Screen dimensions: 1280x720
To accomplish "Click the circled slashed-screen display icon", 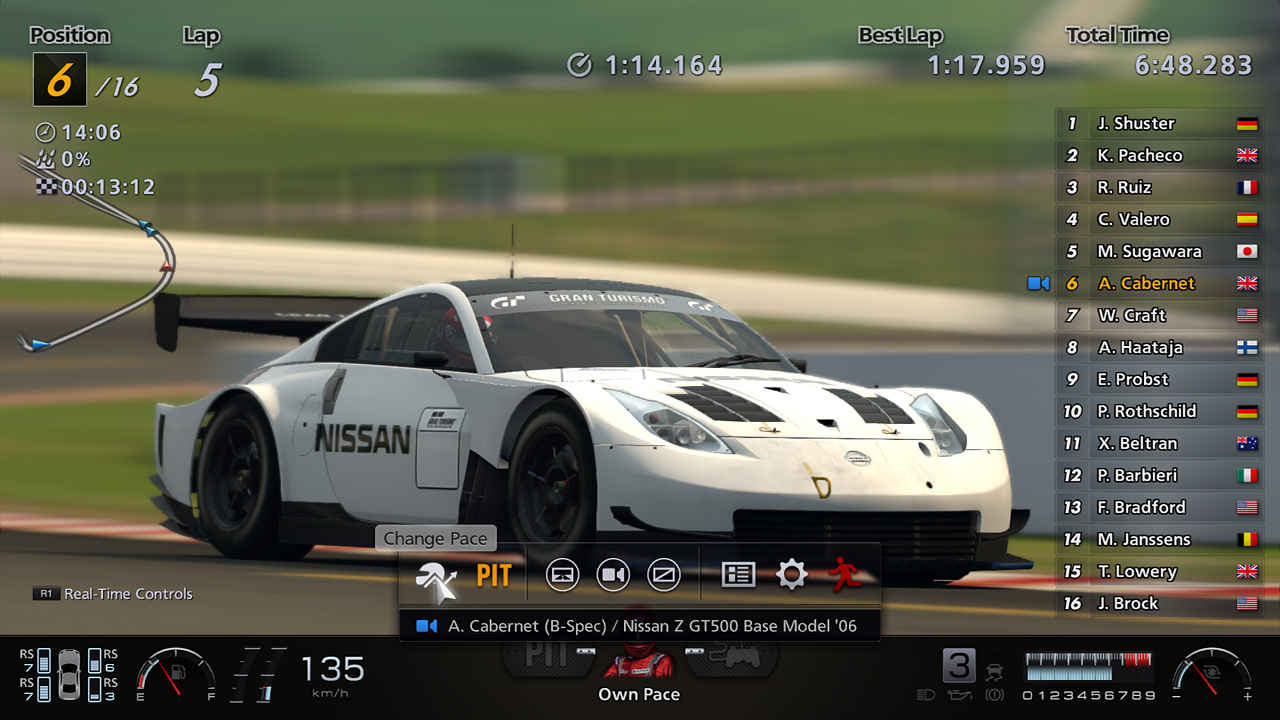I will point(664,575).
